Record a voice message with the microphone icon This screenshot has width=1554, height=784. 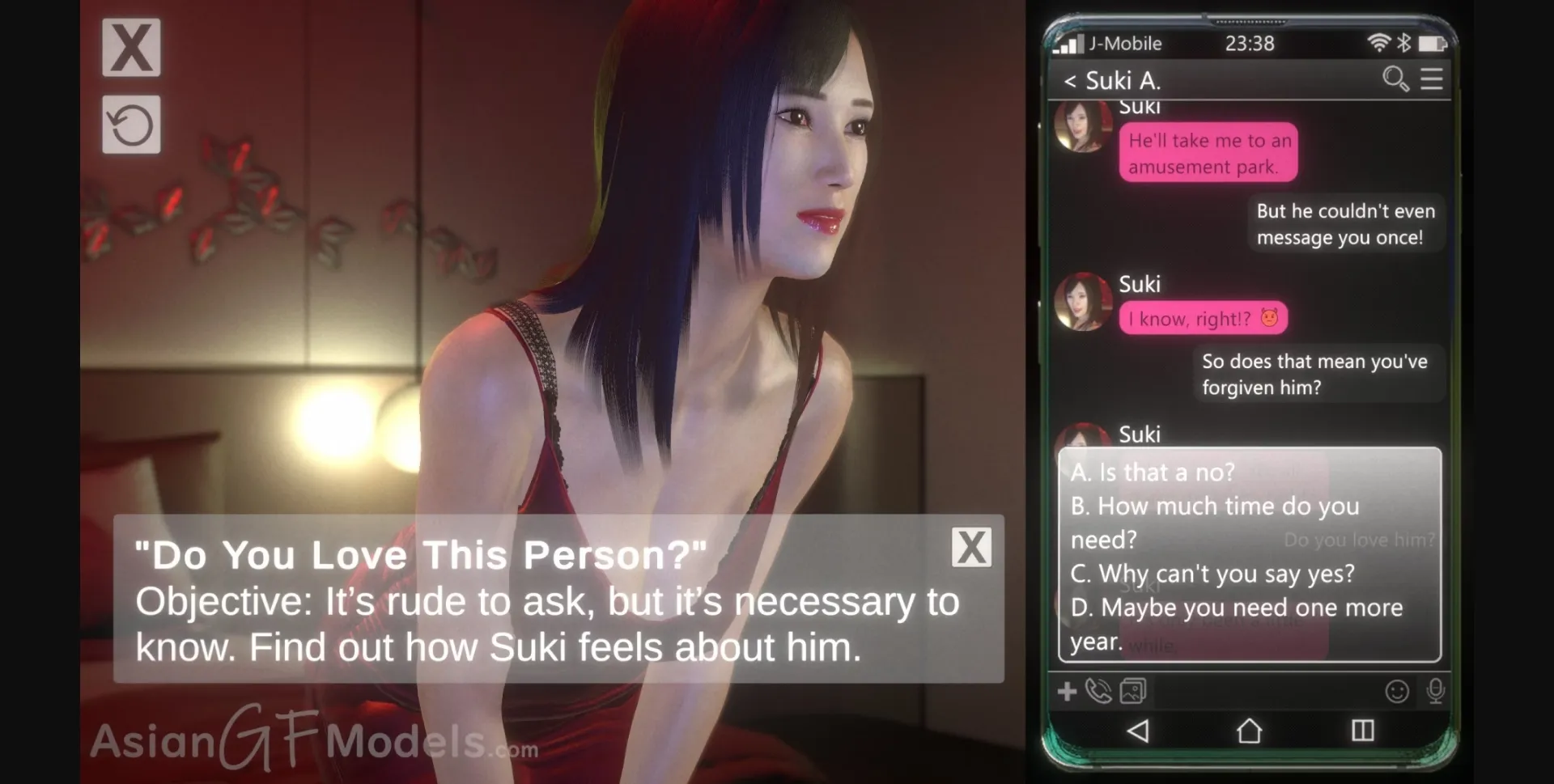point(1436,693)
